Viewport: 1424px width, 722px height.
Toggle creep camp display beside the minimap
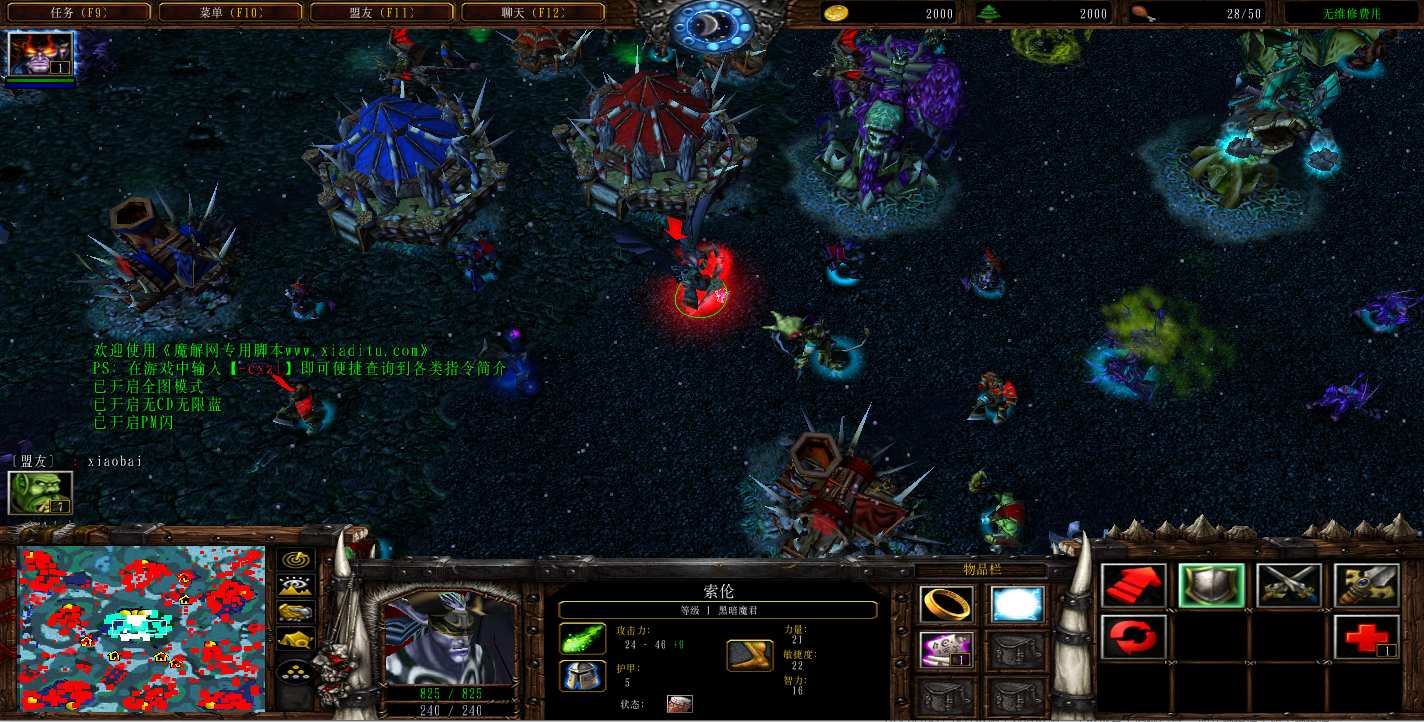[295, 638]
